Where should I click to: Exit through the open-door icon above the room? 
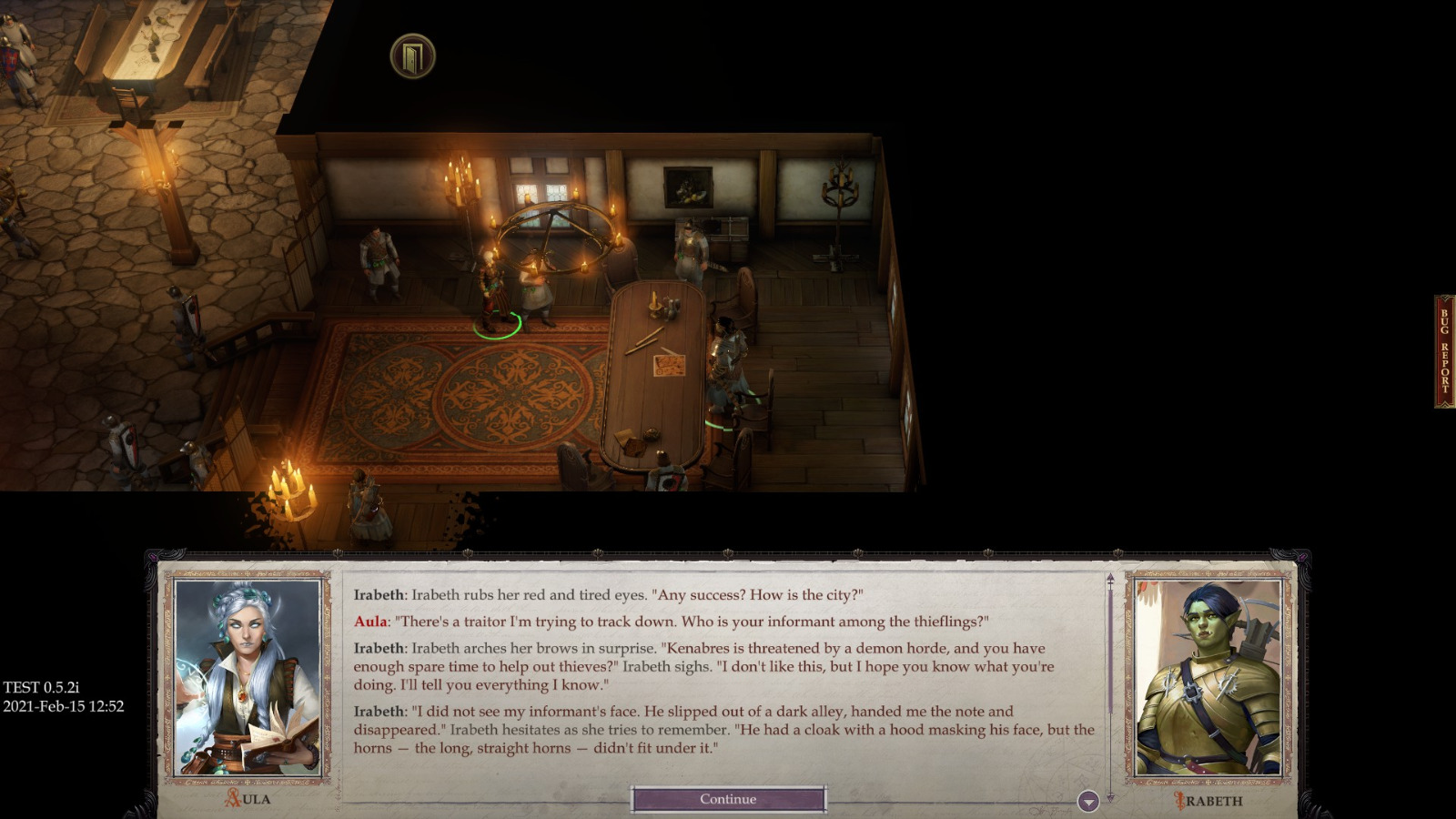(414, 56)
